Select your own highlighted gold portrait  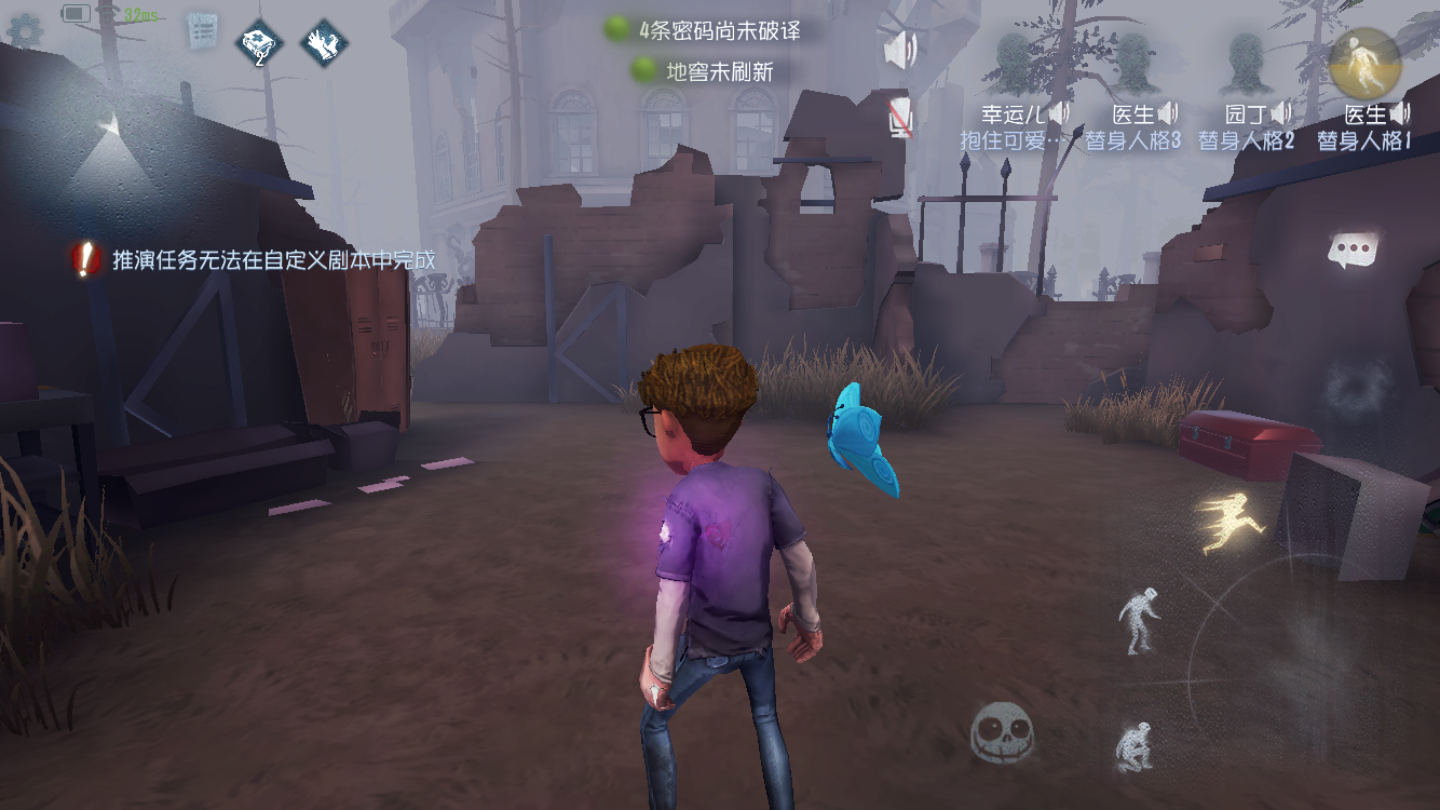pyautogui.click(x=1364, y=62)
